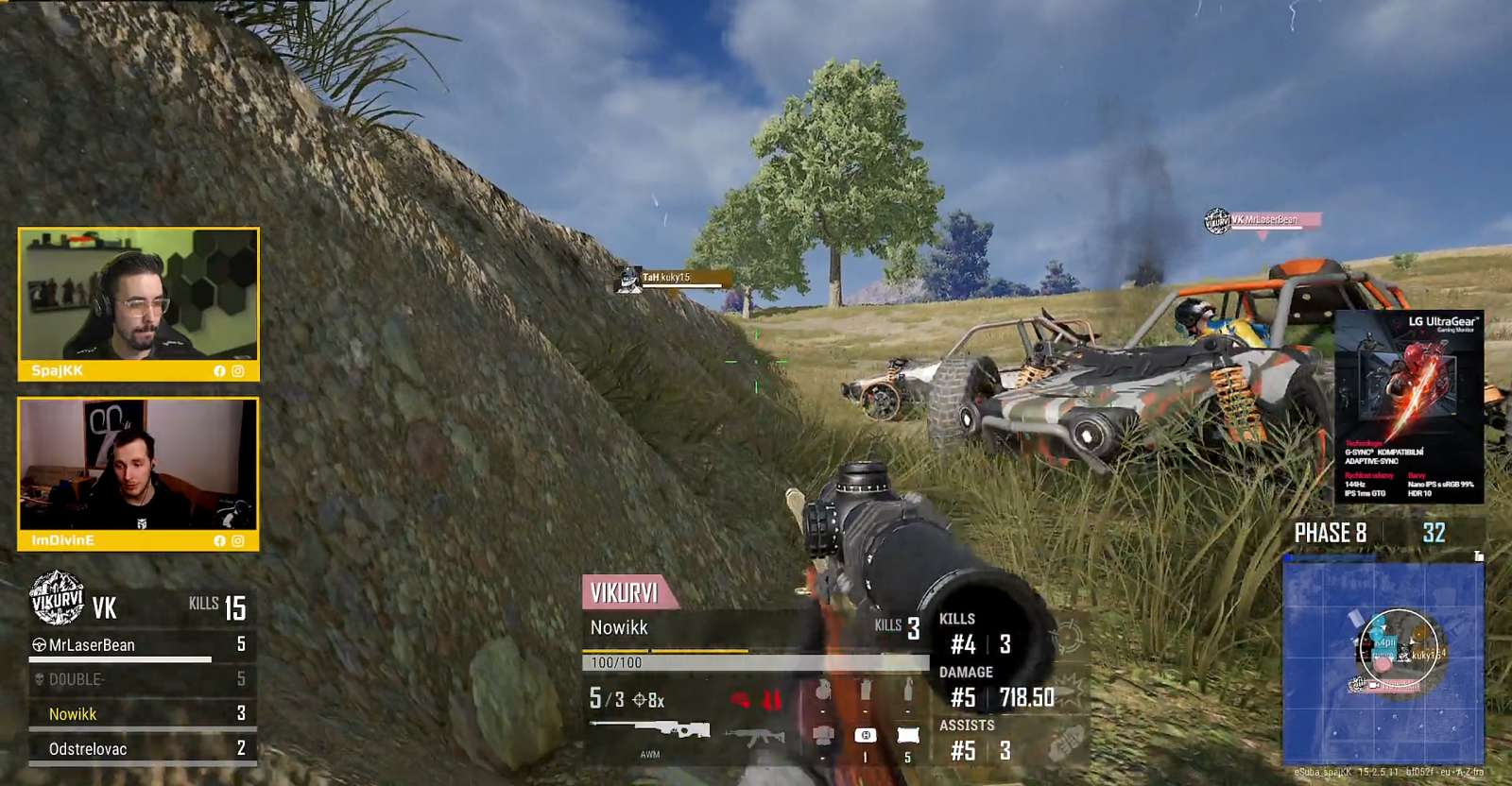Open SpajKK's Instagram icon
Viewport: 1512px width, 786px height.
tap(238, 371)
